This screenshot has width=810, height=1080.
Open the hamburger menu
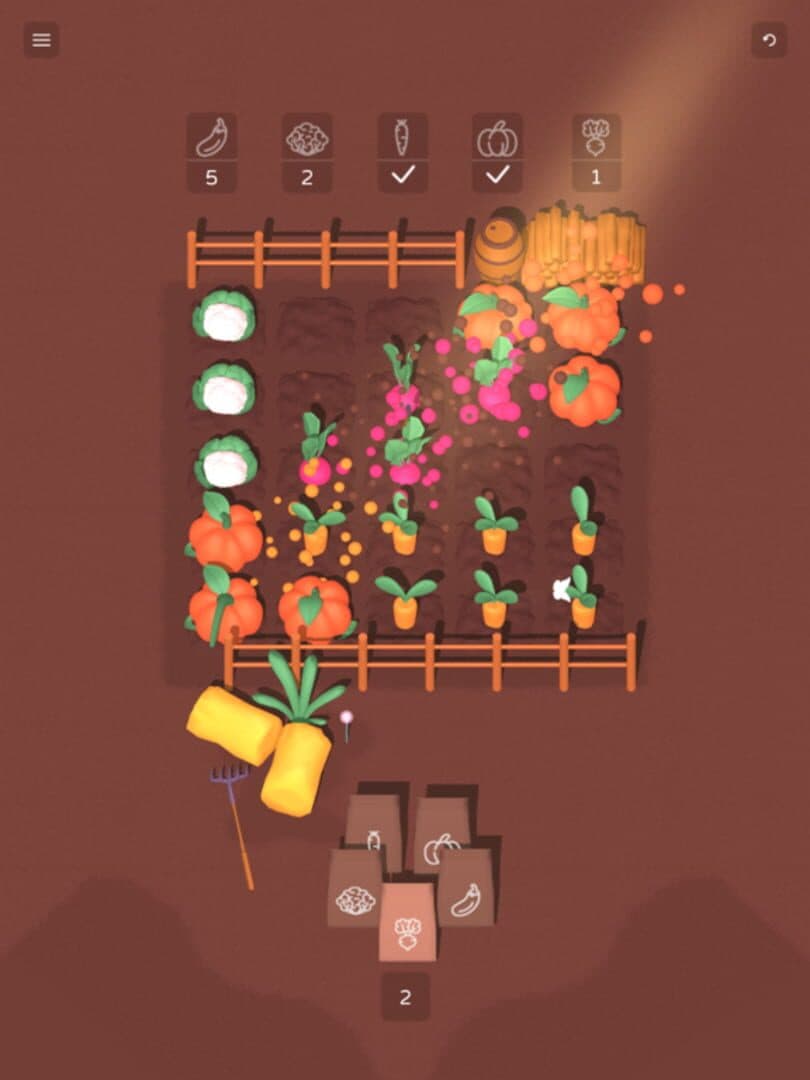coord(41,40)
